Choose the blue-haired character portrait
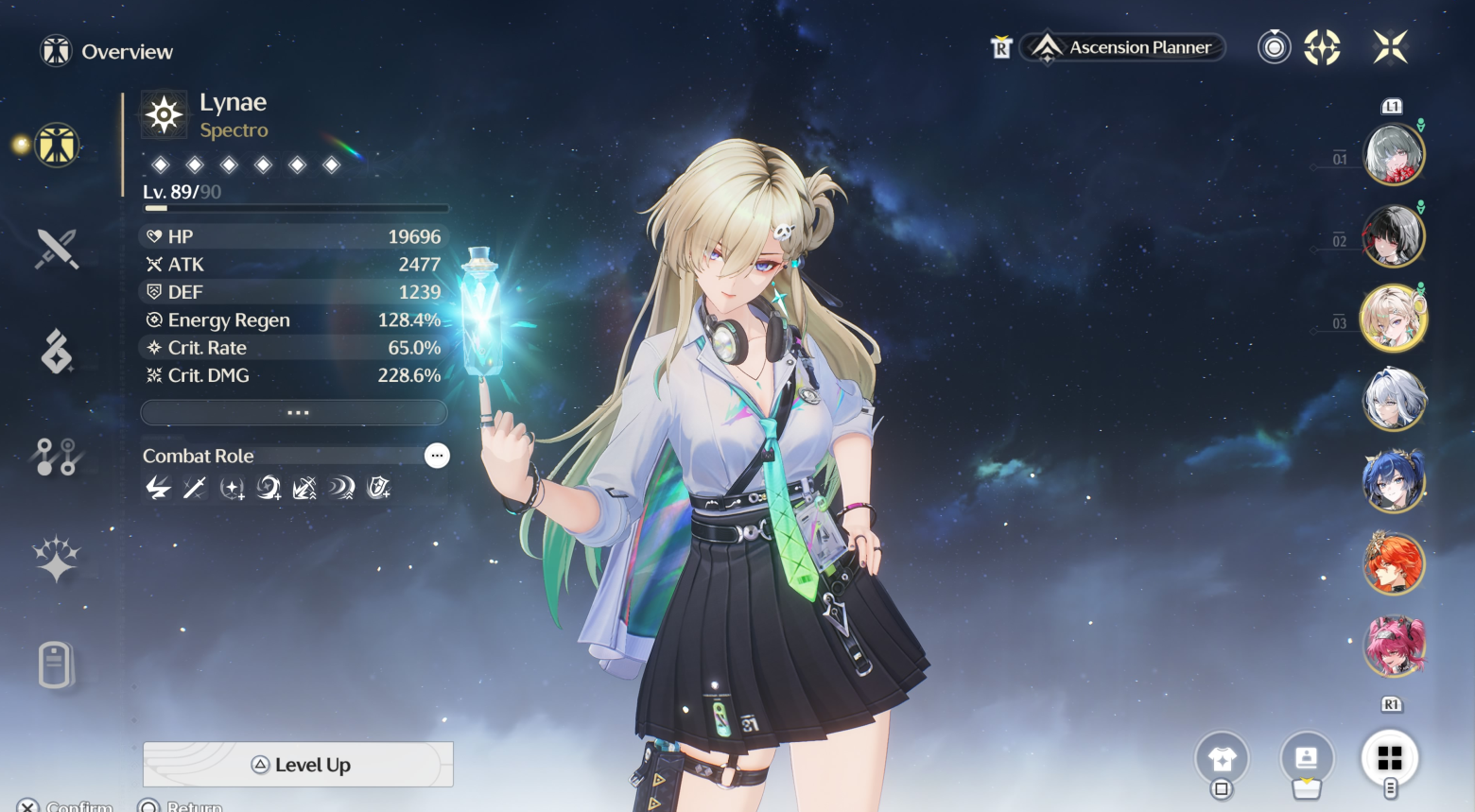 1394,481
